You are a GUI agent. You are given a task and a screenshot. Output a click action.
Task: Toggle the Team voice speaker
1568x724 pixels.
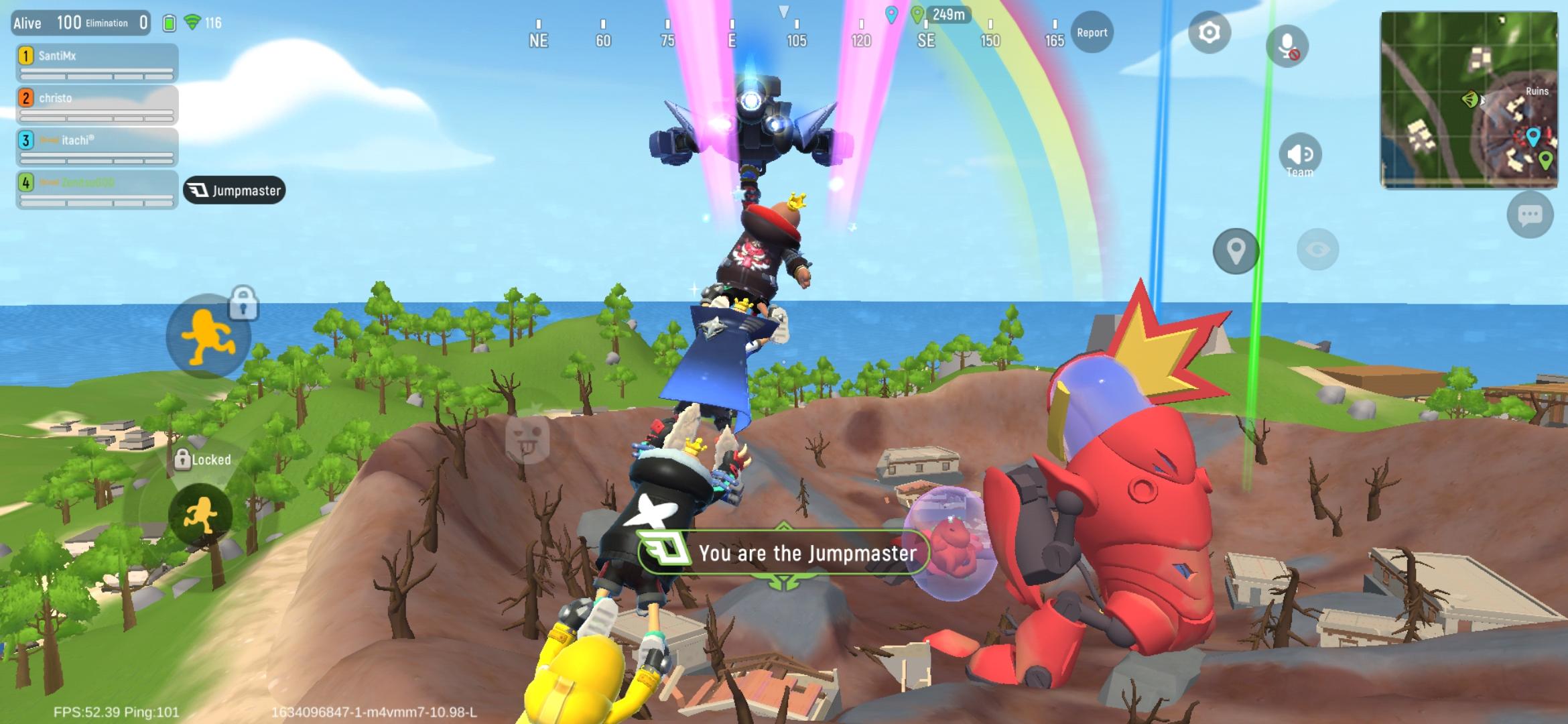pyautogui.click(x=1300, y=156)
